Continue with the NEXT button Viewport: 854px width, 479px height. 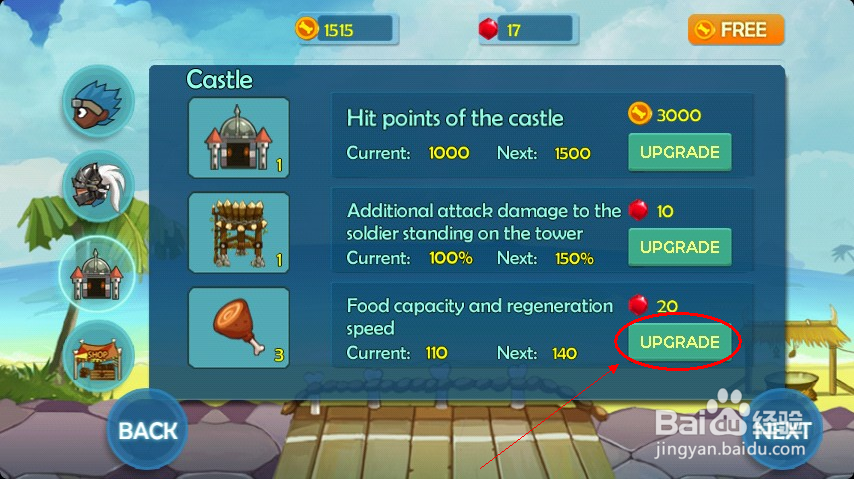(785, 430)
